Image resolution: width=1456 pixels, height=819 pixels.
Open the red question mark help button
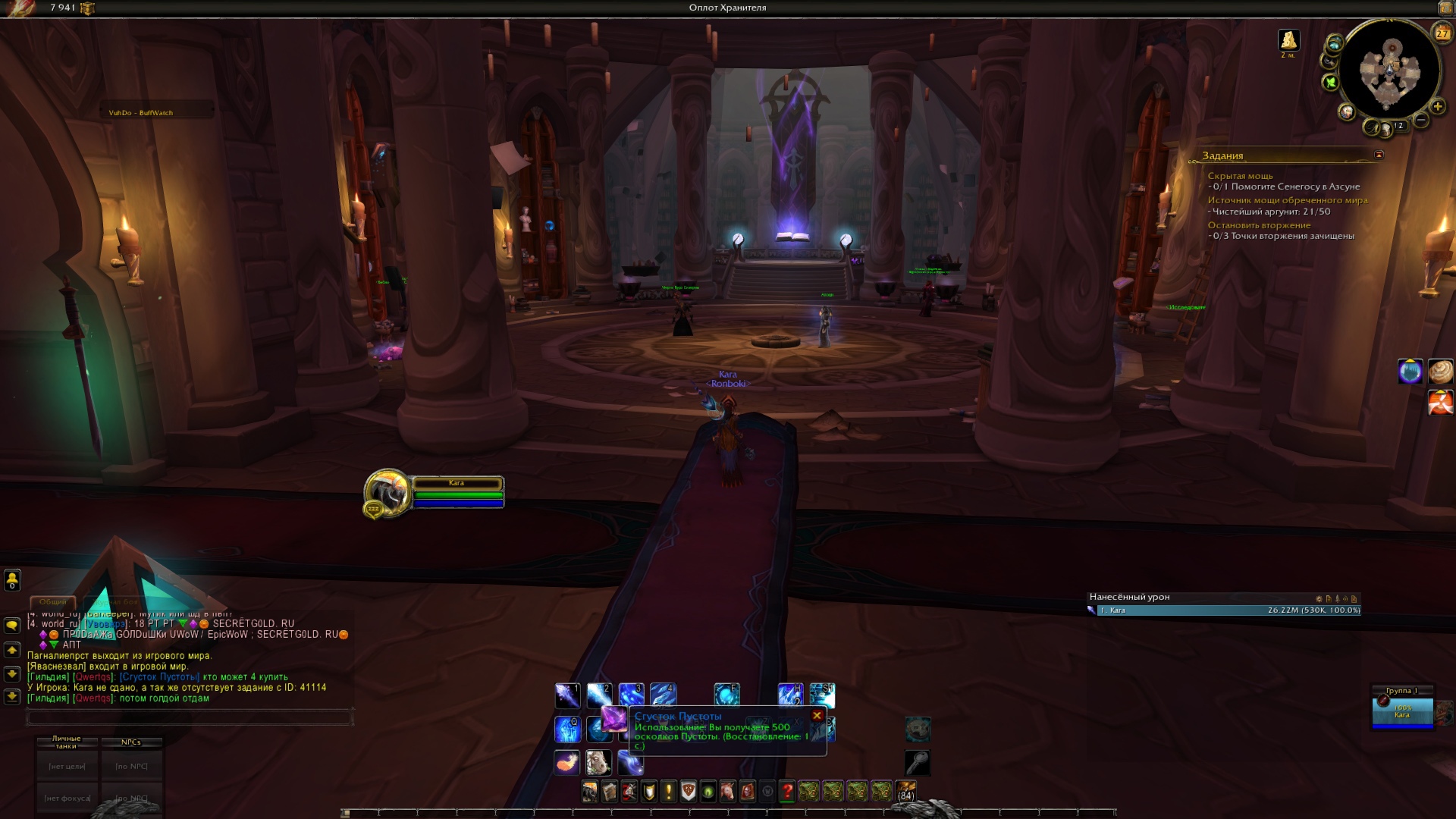click(787, 792)
